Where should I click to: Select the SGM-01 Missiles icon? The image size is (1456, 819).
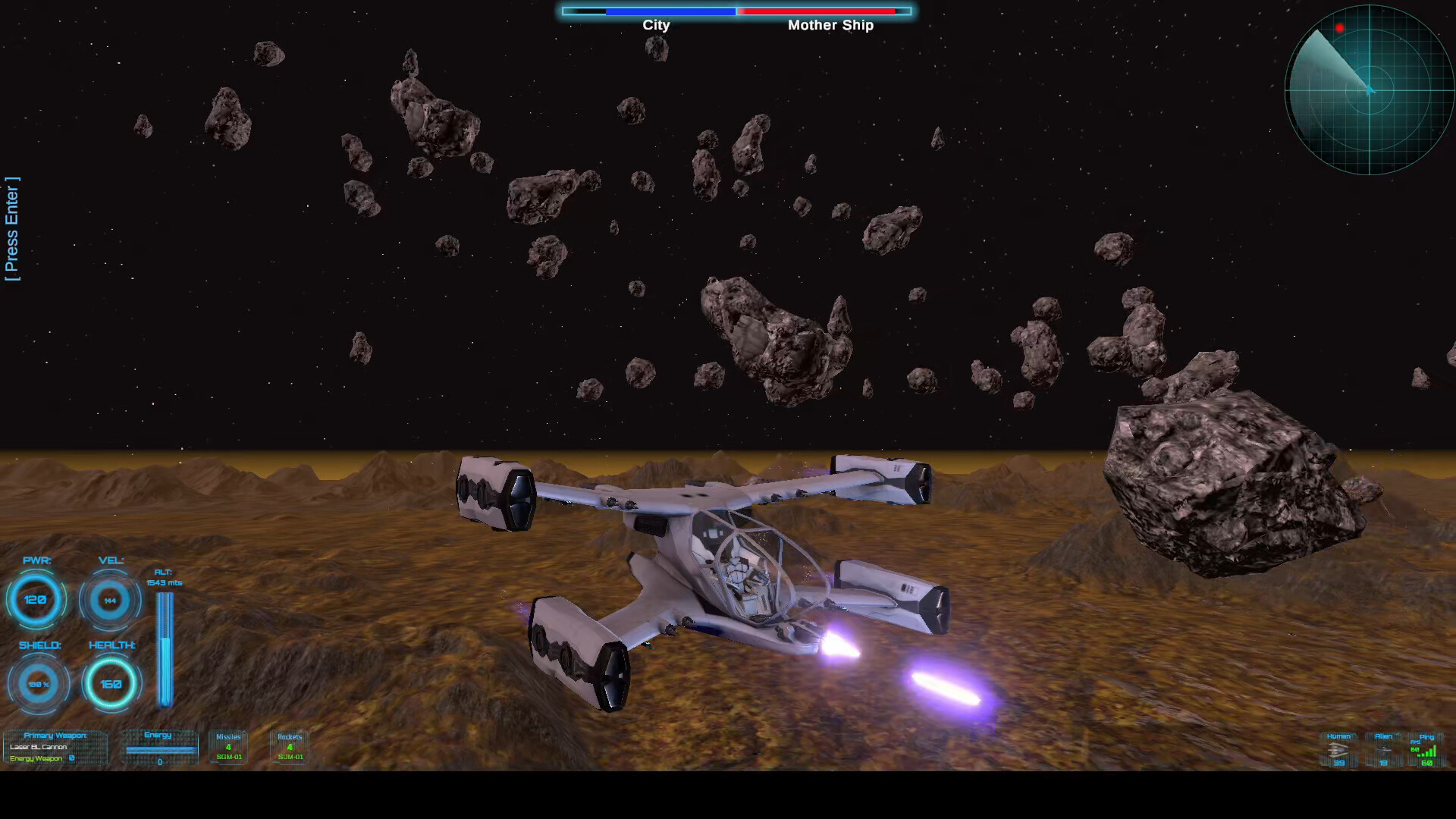(228, 748)
